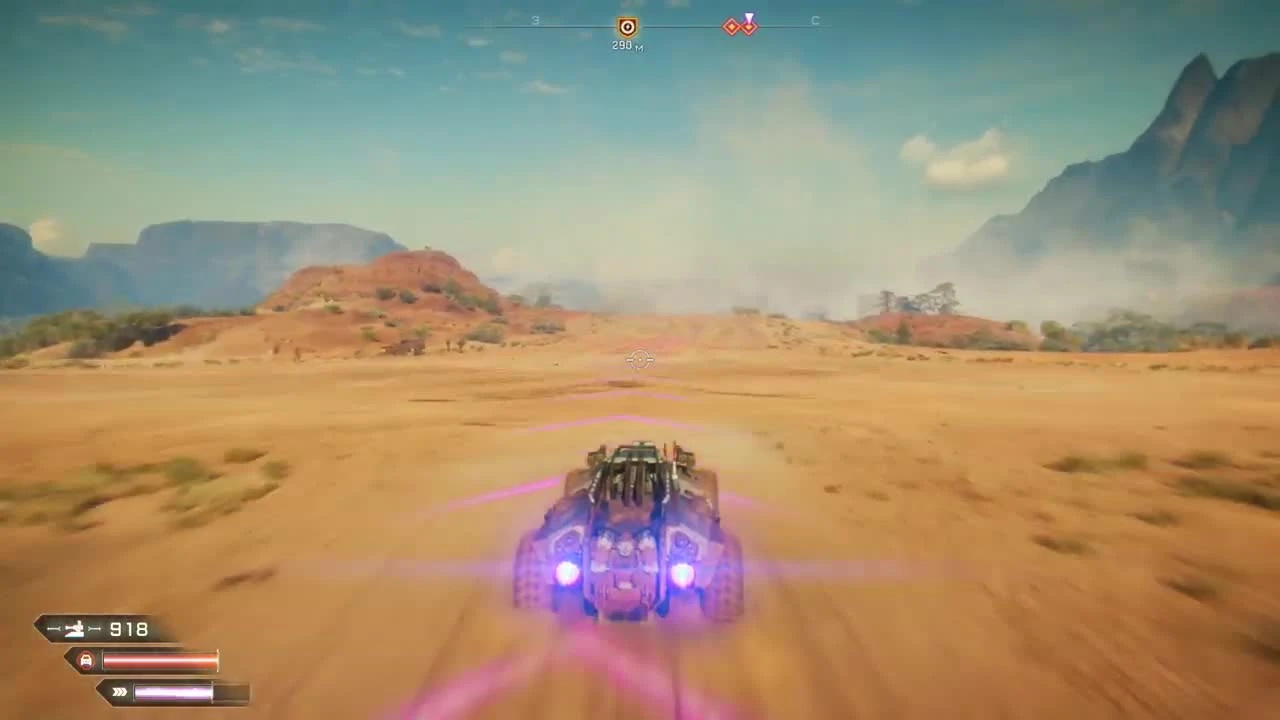
Task: Select the left red enemy diamond marker
Action: pos(733,26)
